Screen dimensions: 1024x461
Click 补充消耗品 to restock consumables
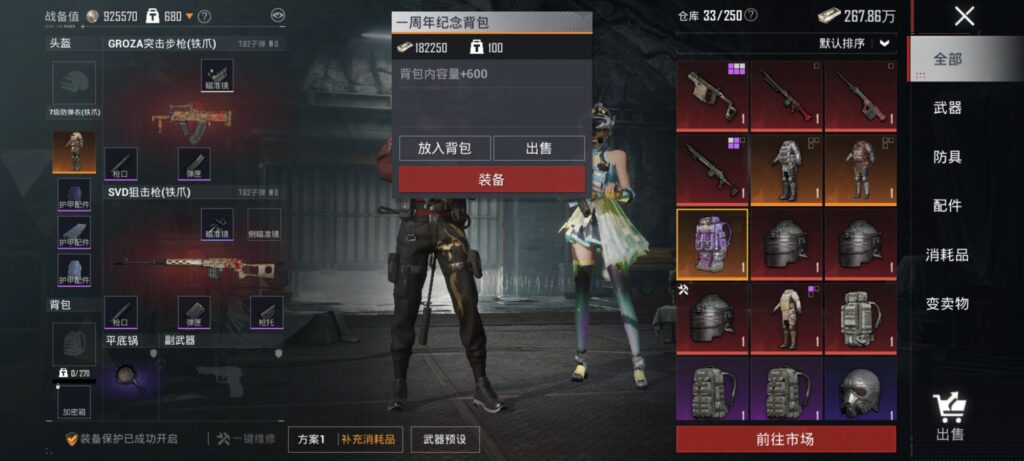368,439
